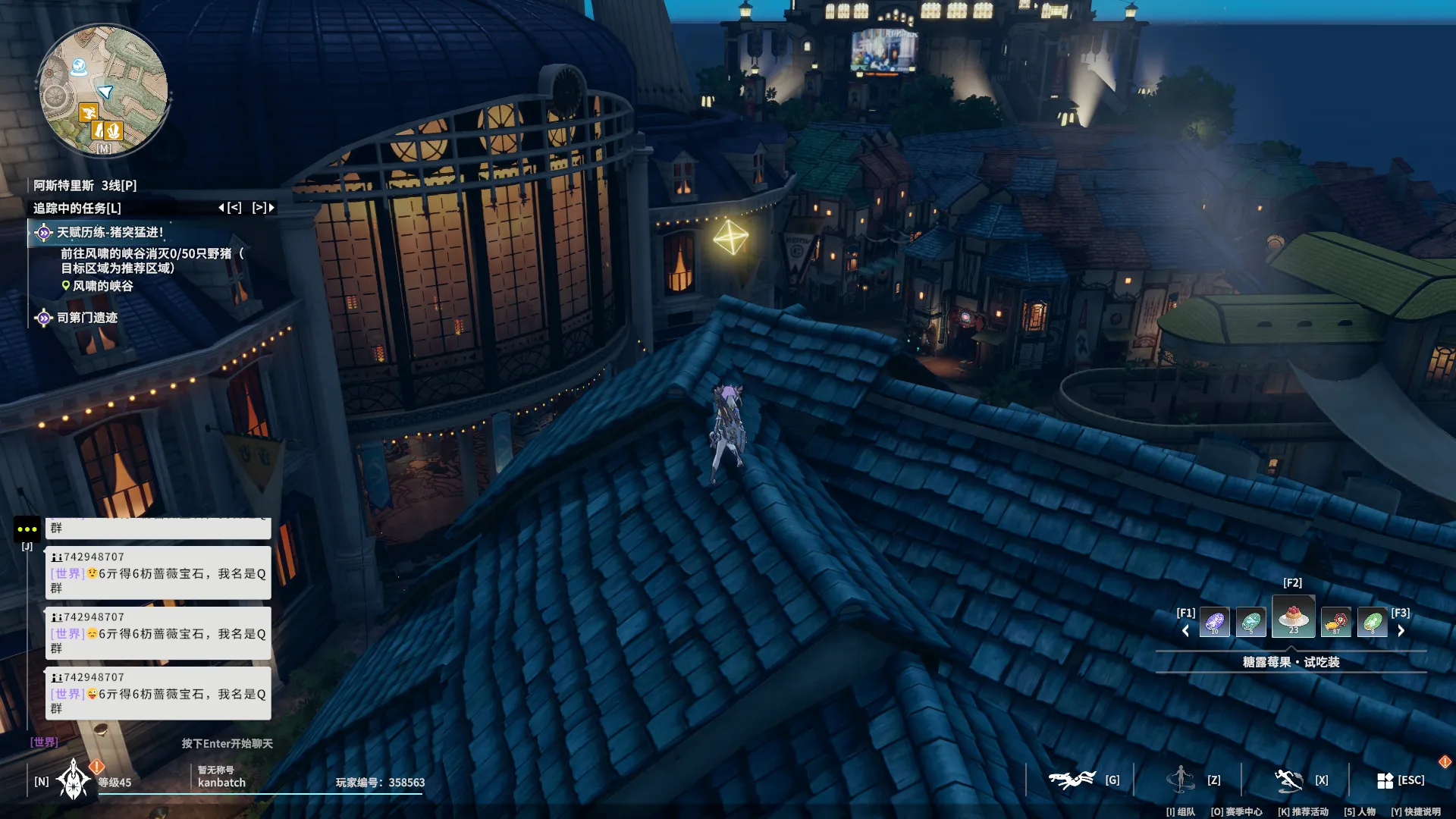This screenshot has height=819, width=1456.
Task: Select the green egg item with count 8
Action: coord(1372,623)
